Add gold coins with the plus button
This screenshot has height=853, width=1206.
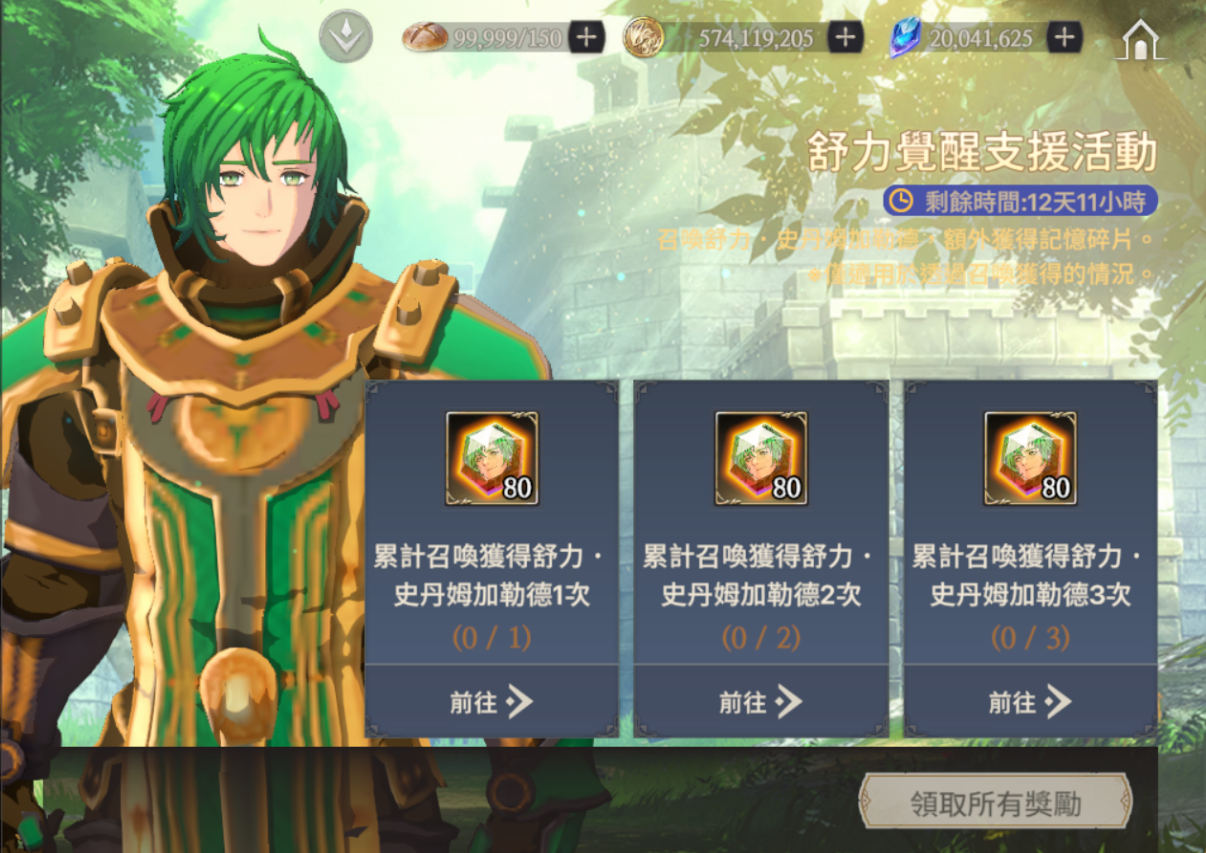846,38
